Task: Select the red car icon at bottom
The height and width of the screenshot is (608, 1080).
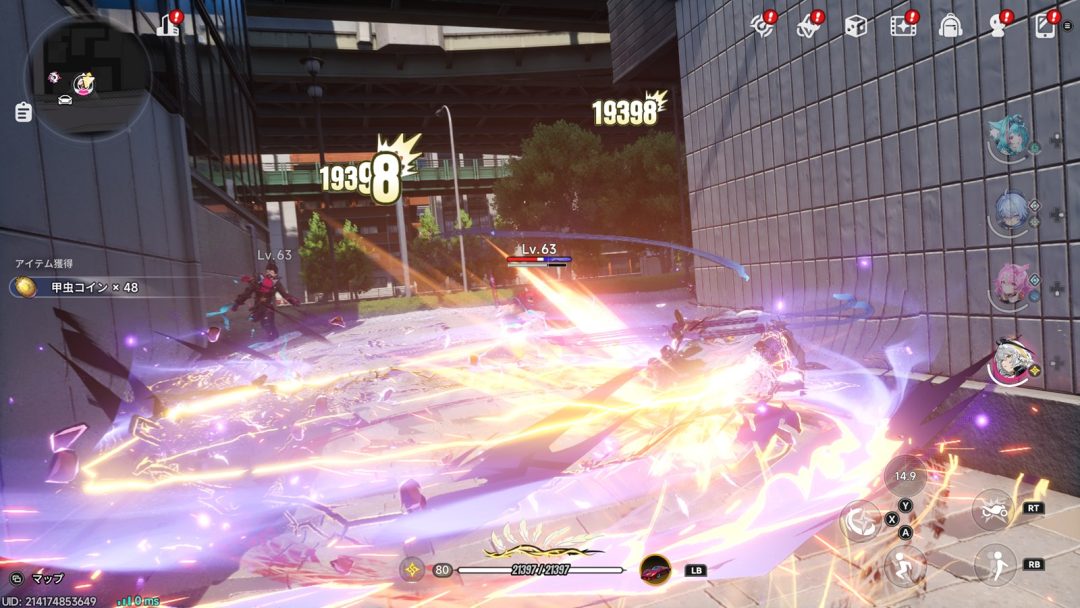Action: 656,570
